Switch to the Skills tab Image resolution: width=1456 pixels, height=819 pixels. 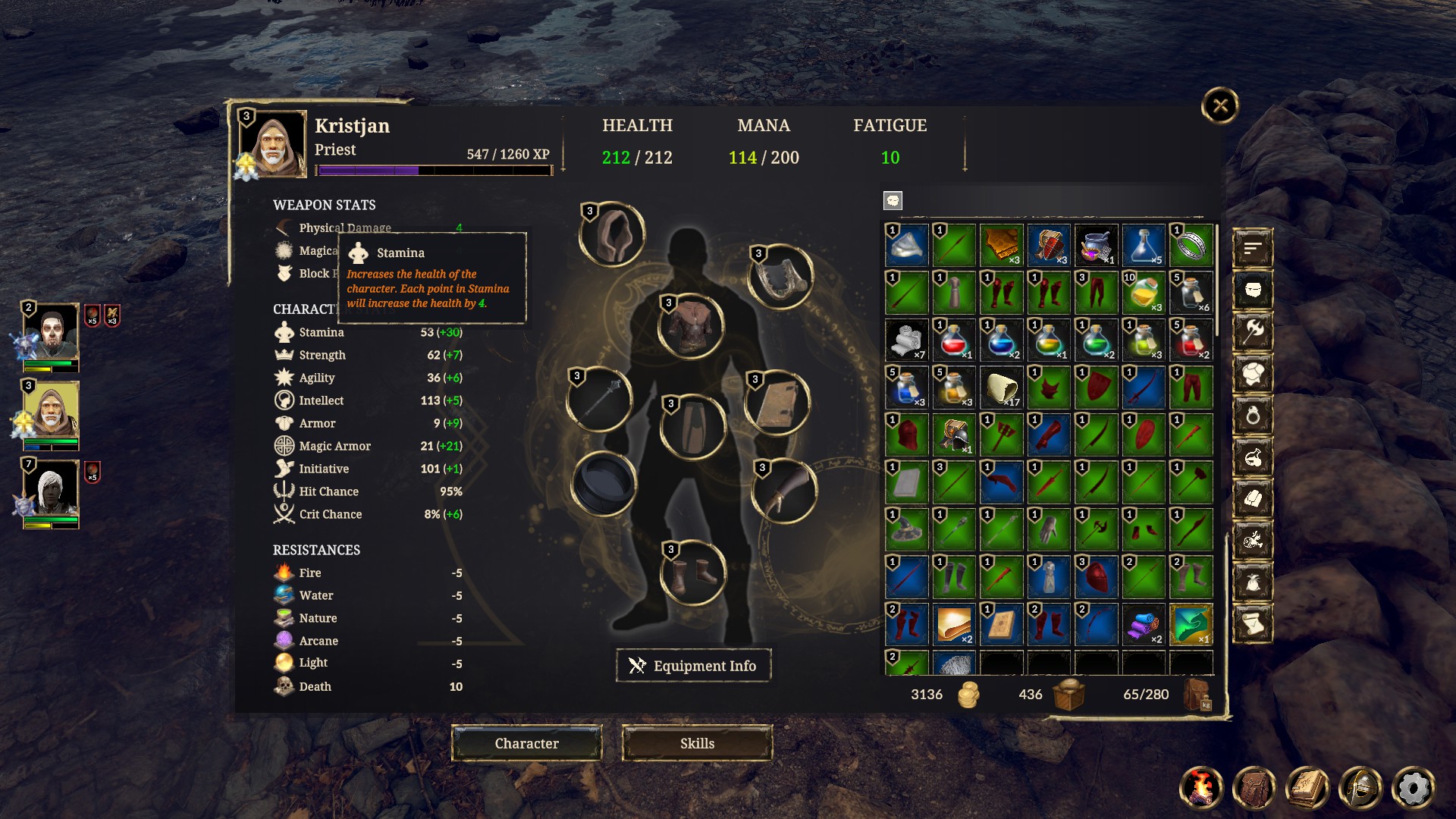[697, 743]
